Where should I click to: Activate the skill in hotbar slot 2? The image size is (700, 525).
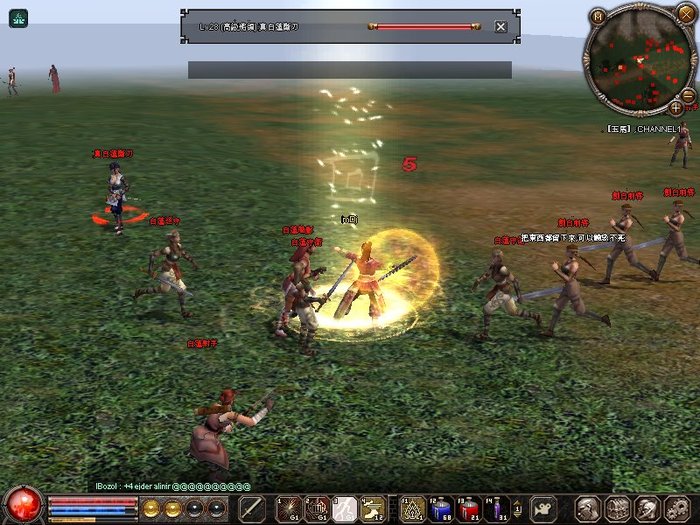(x=316, y=507)
